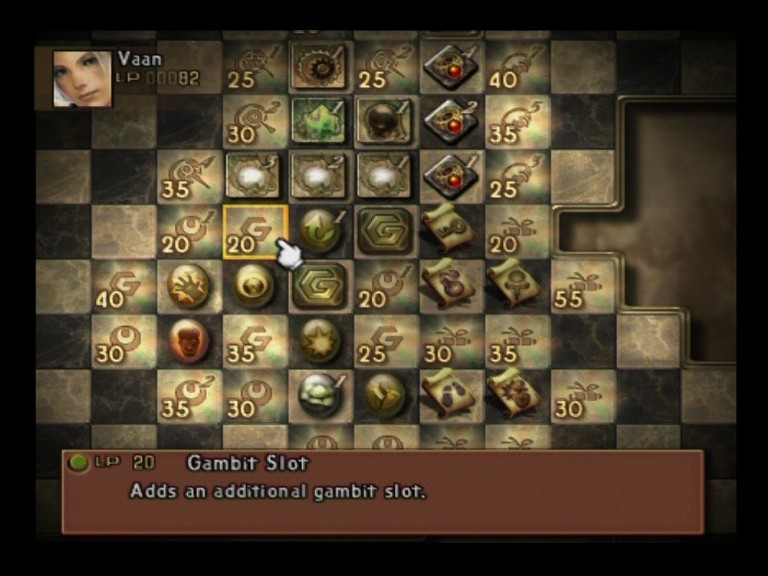Select the scroll with potion flask license
Screen dimensions: 768x576
click(x=450, y=286)
